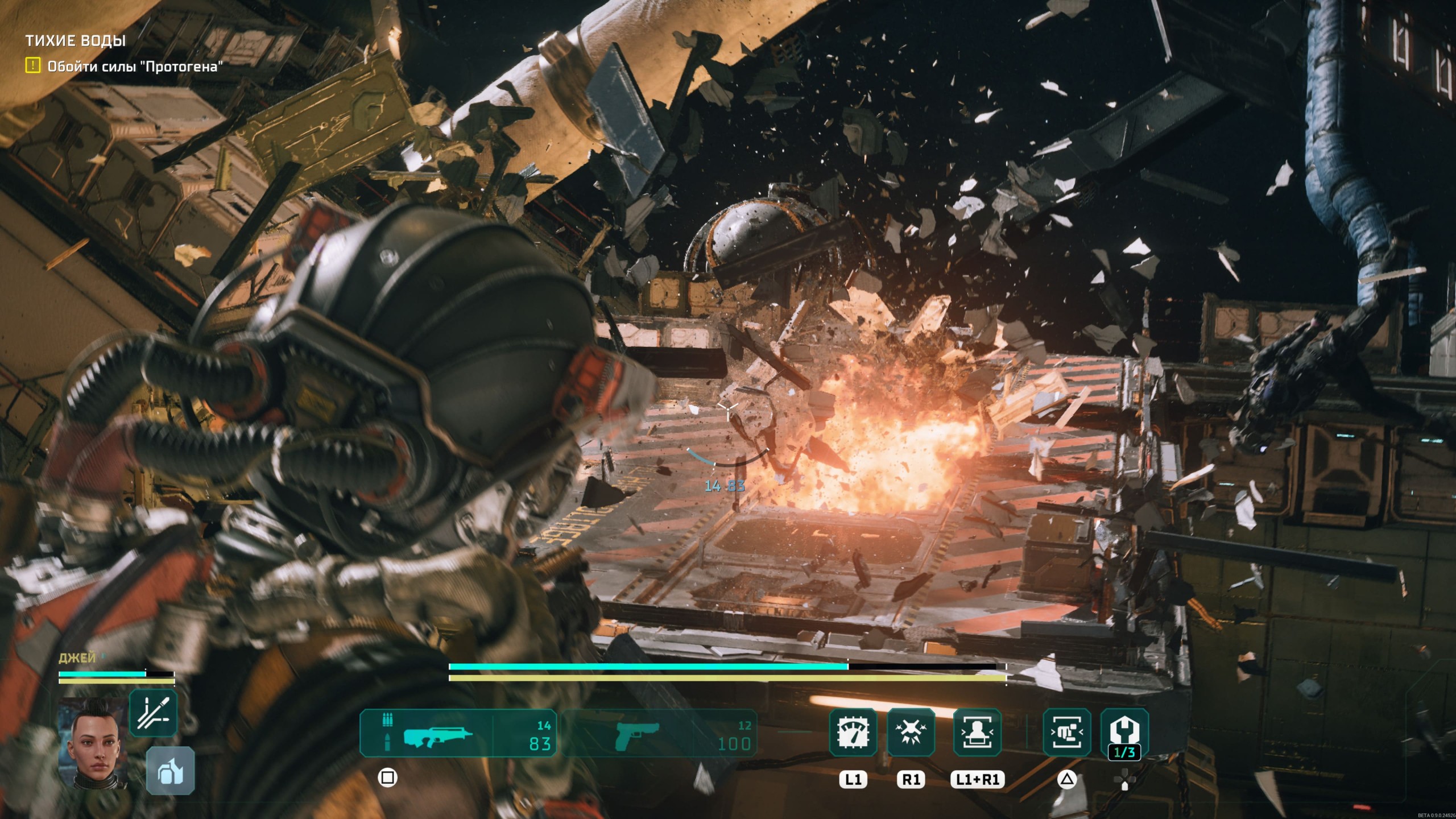
Task: Trigger the crossed explosion ability
Action: 911,732
